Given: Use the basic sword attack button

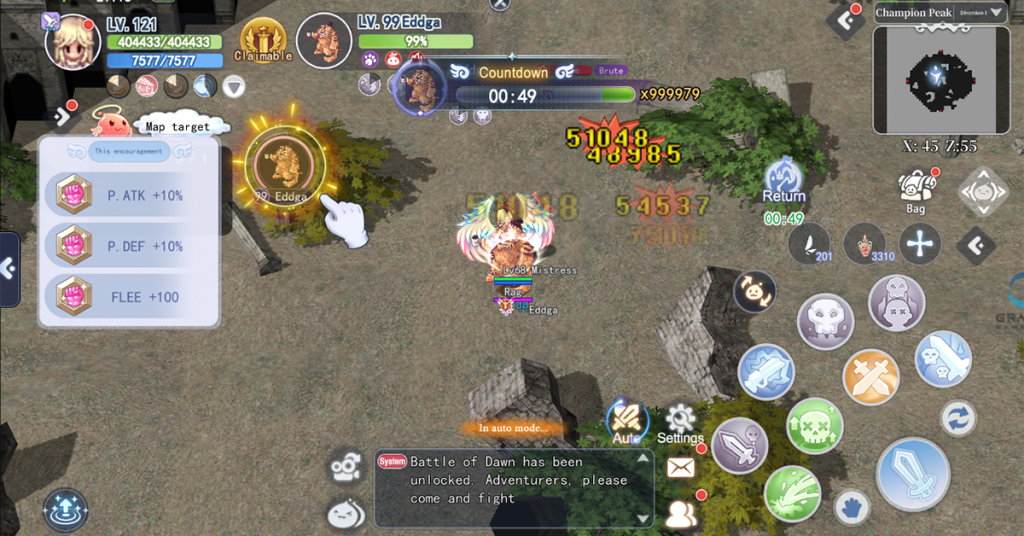Looking at the screenshot, I should [912, 474].
